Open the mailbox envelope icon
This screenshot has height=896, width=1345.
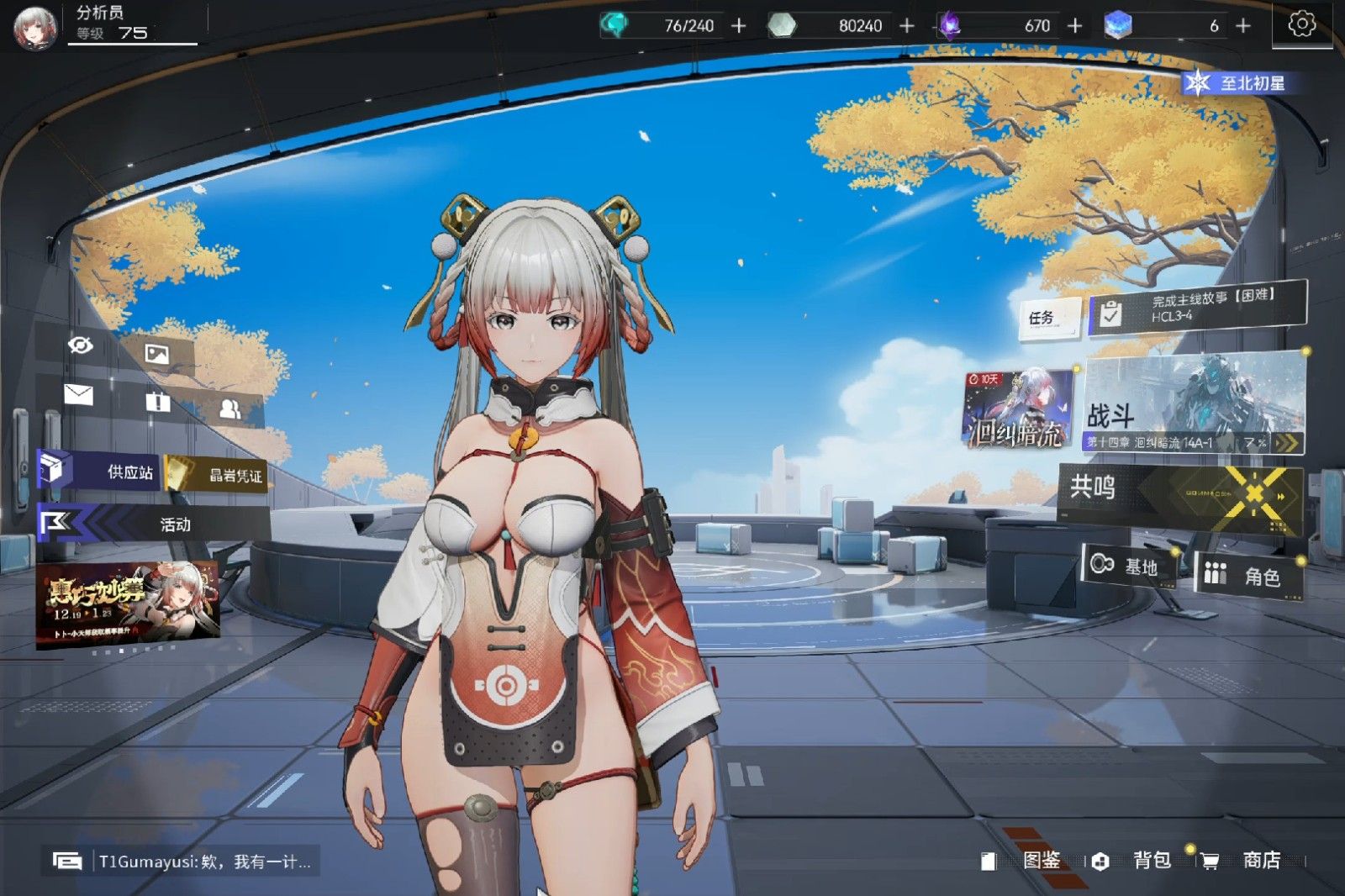click(x=78, y=394)
